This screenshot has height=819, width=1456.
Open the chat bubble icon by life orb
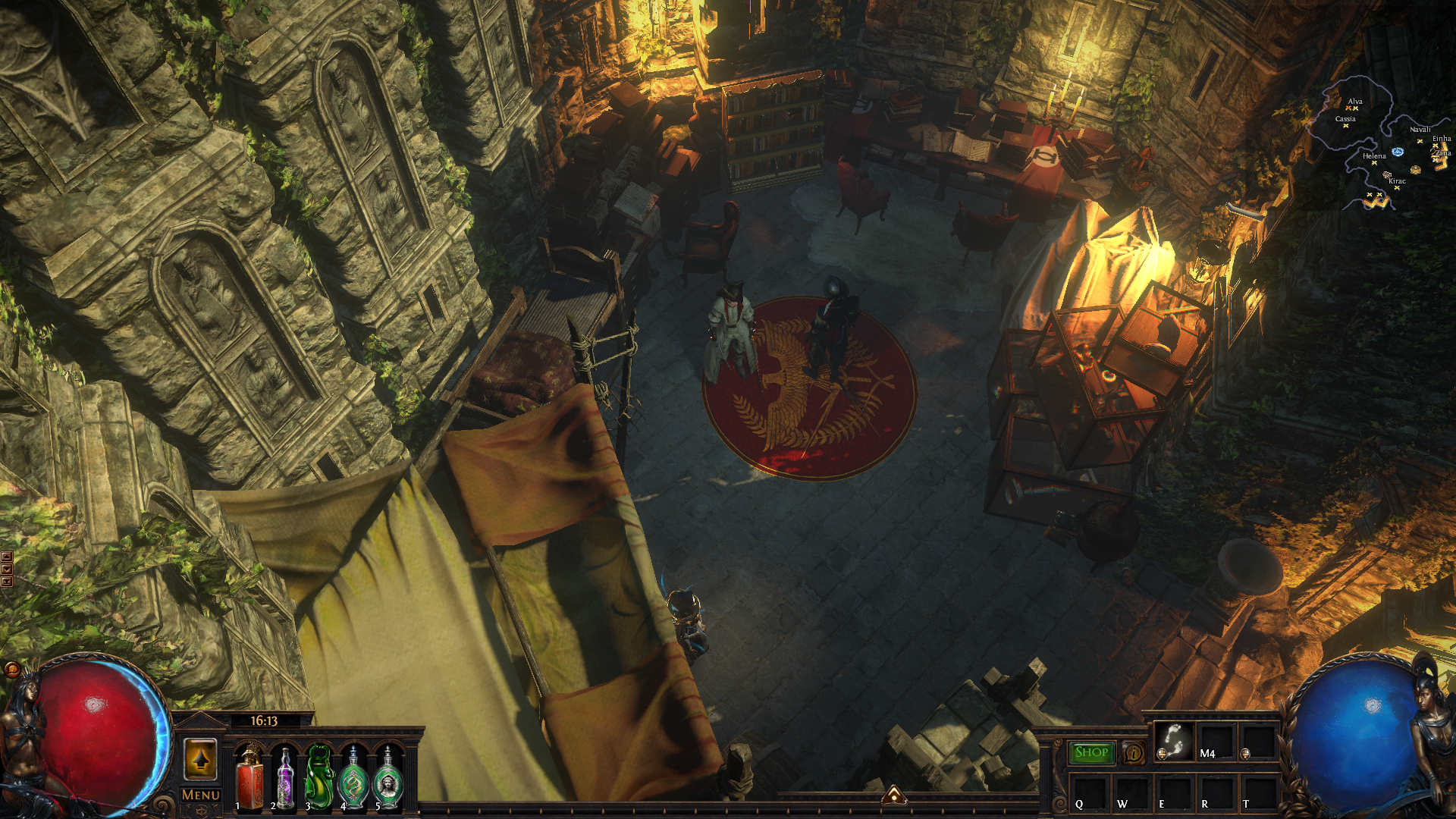click(x=12, y=669)
